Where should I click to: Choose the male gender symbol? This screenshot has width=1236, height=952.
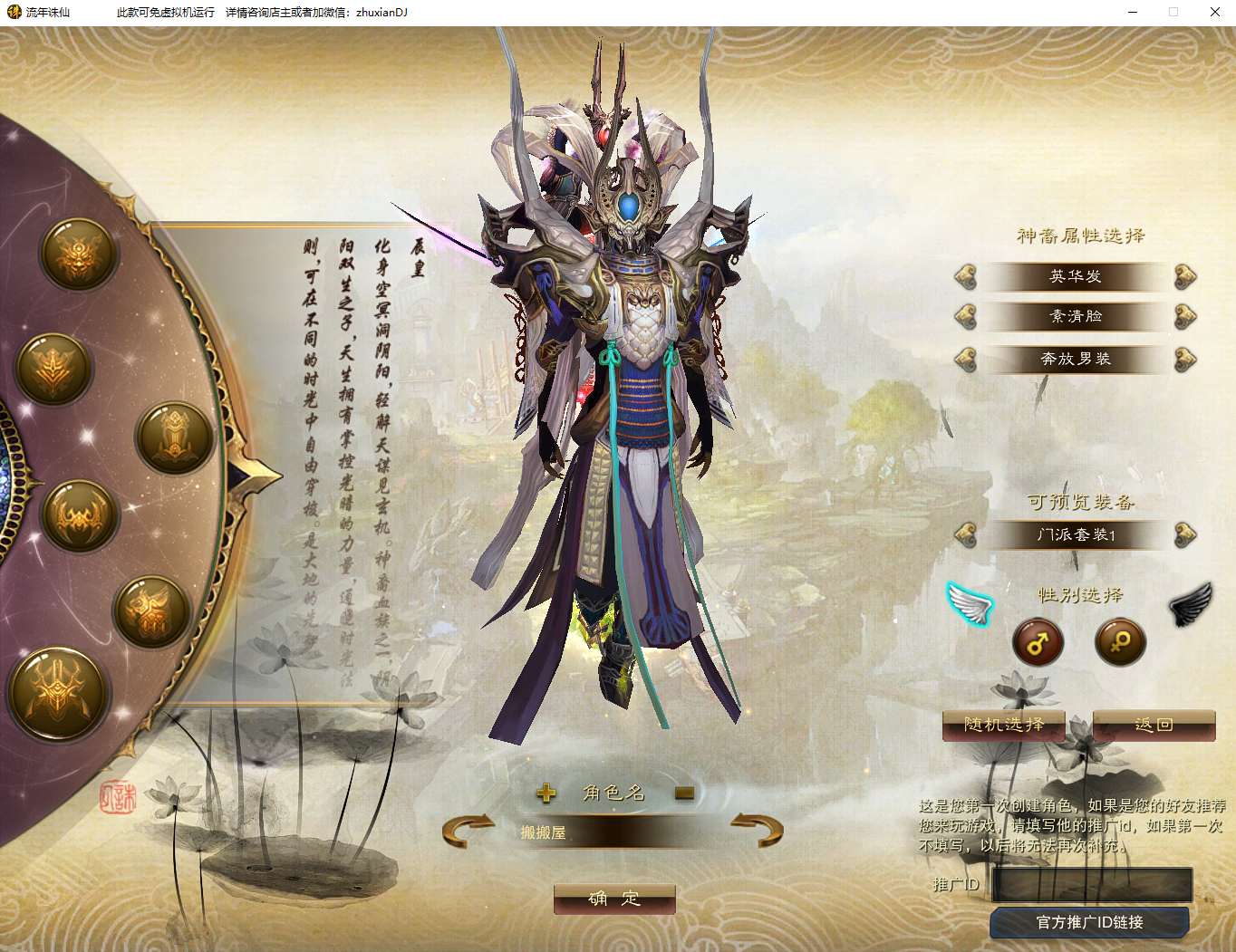pyautogui.click(x=1038, y=642)
